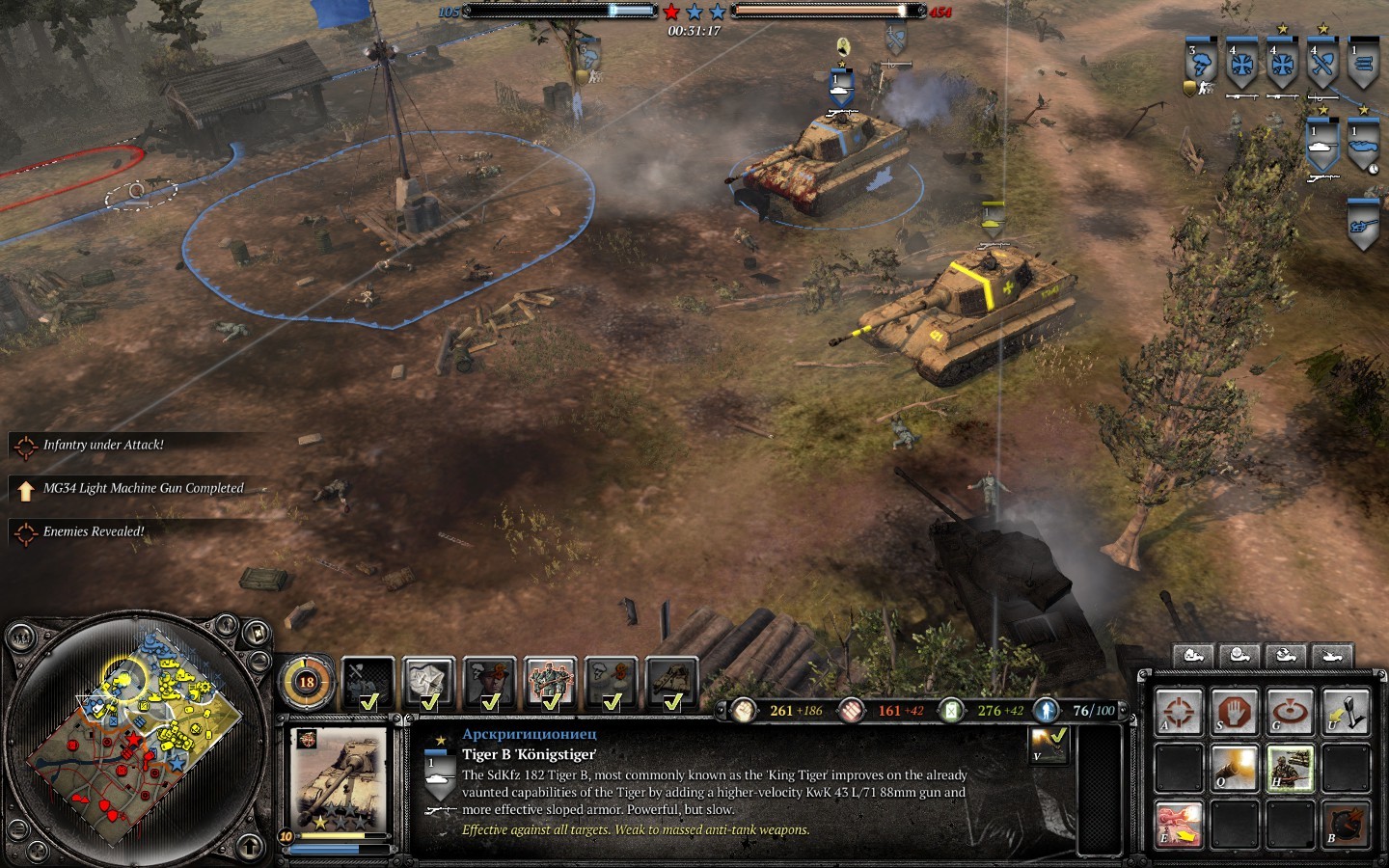The width and height of the screenshot is (1389, 868).
Task: Select the triple-shell mortar unit shield
Action: coord(1363,63)
